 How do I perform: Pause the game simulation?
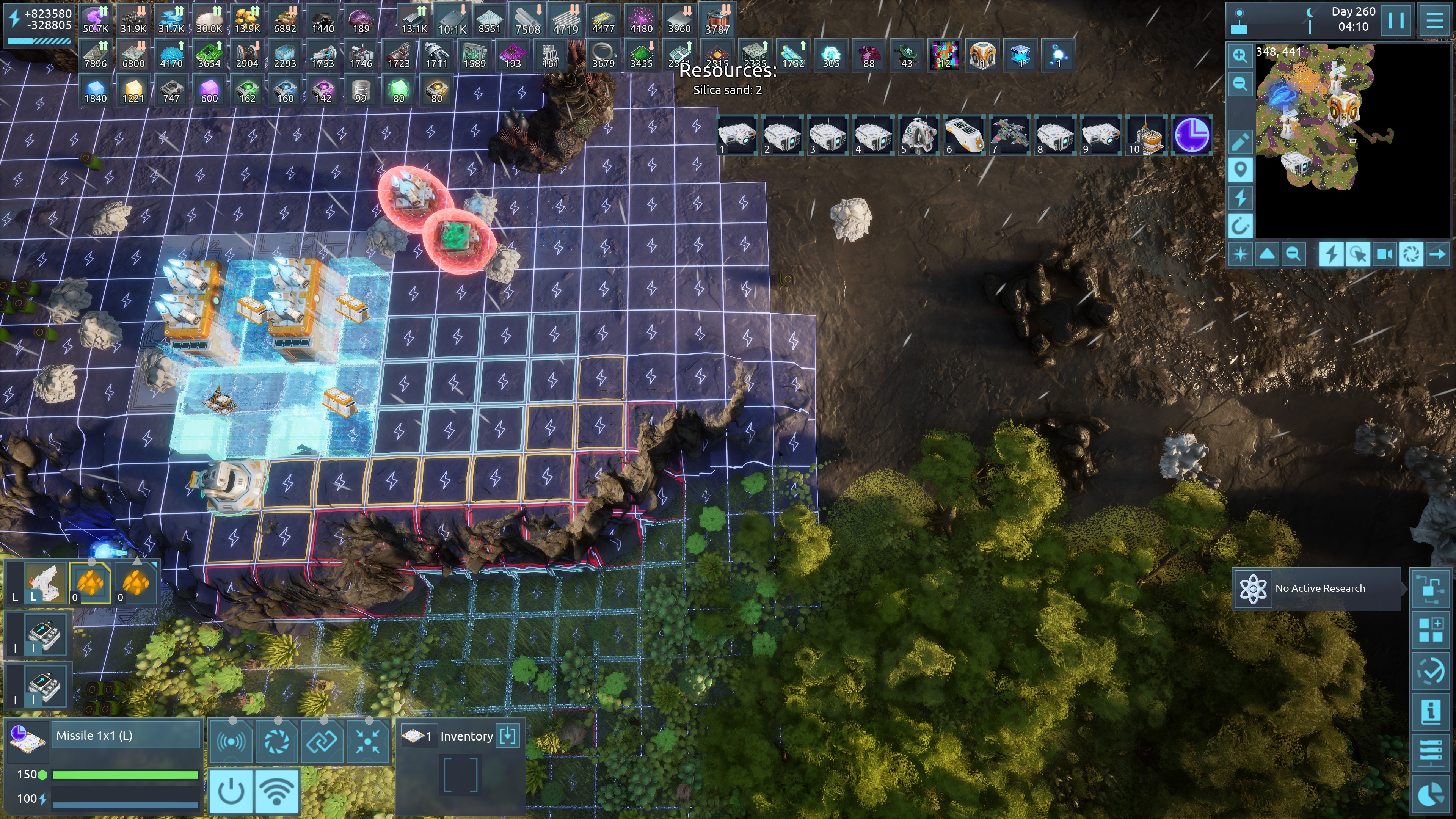coord(1395,20)
